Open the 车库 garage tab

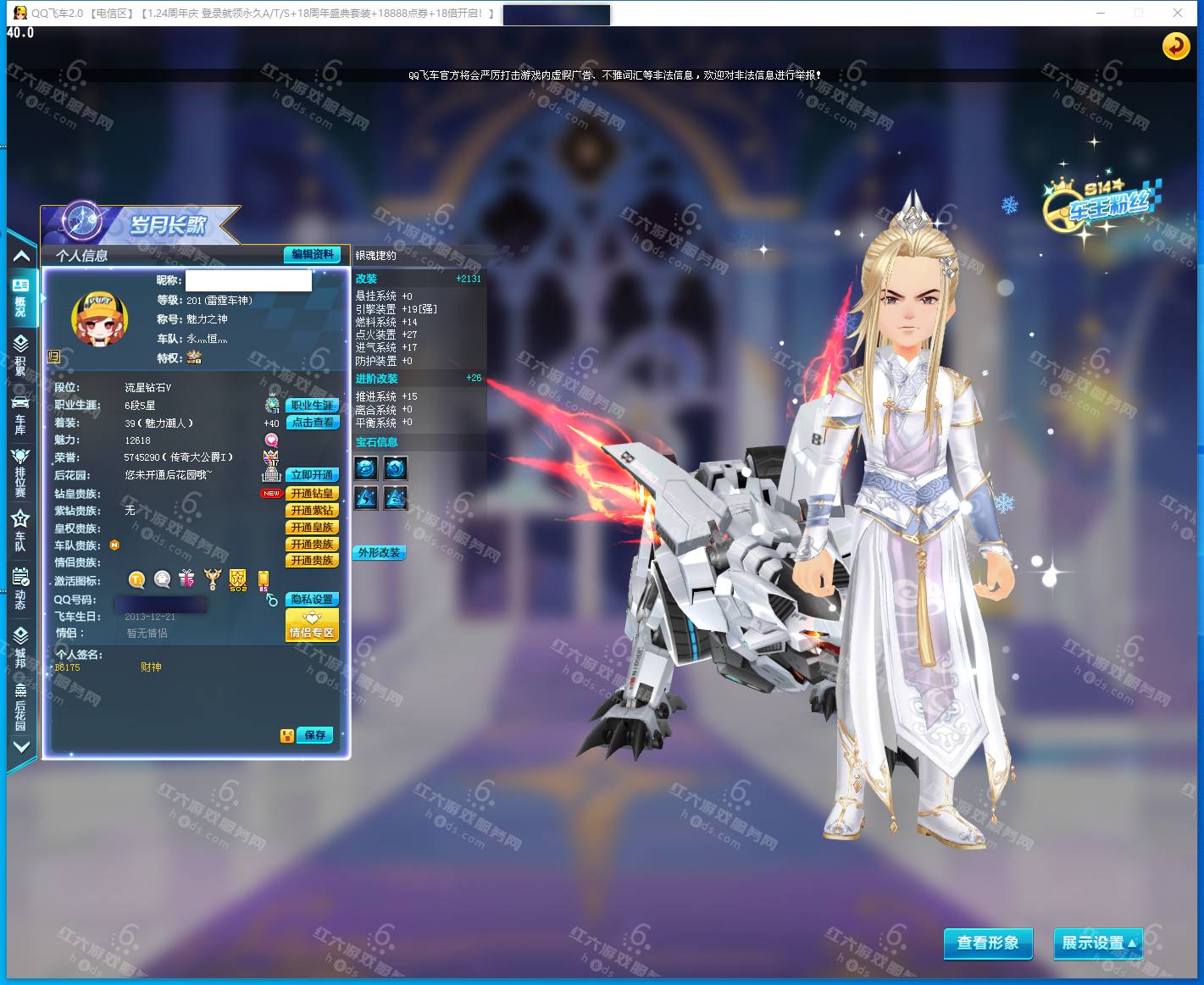point(20,412)
